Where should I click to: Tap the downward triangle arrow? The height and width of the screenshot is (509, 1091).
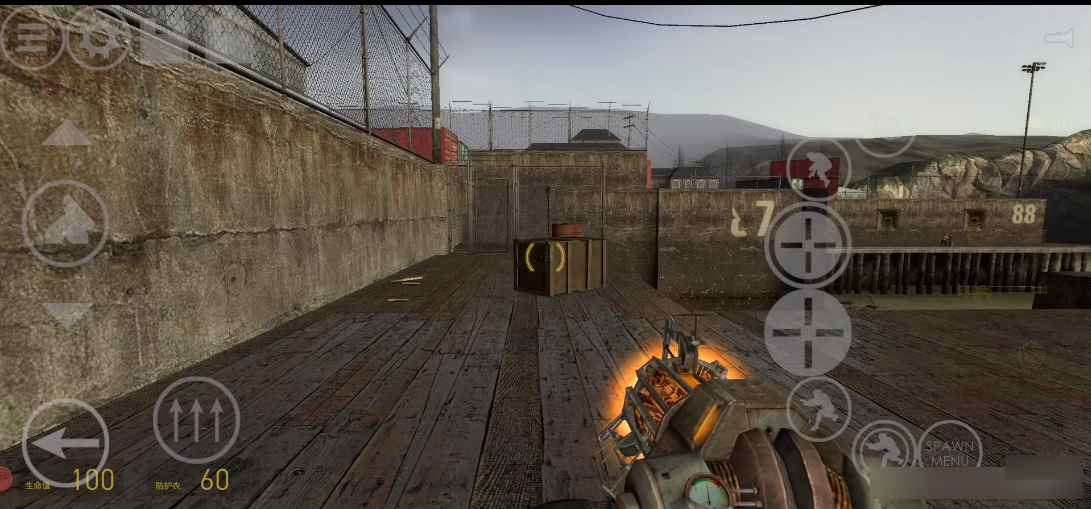click(x=67, y=316)
